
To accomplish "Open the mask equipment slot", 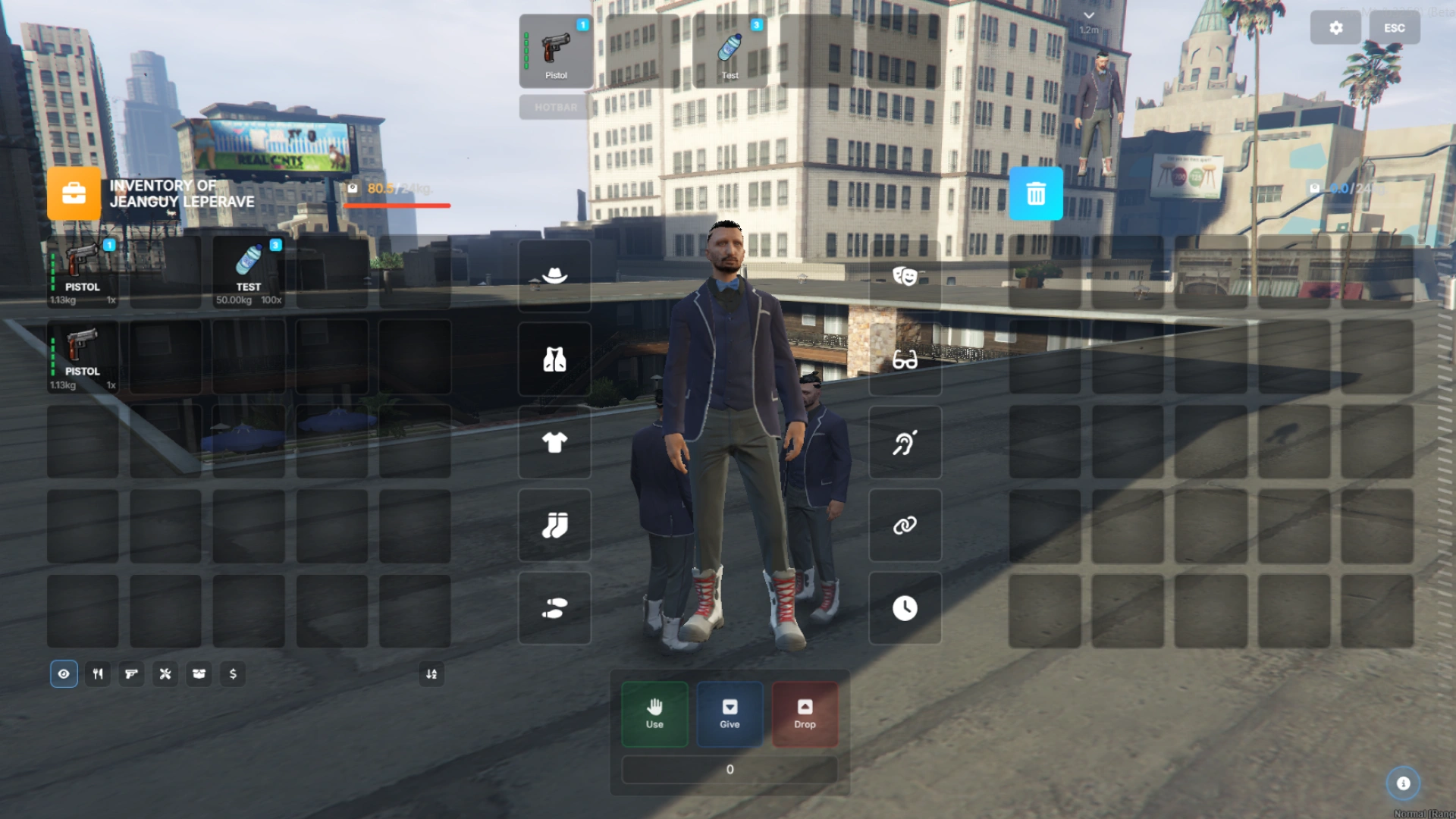I will (905, 275).
